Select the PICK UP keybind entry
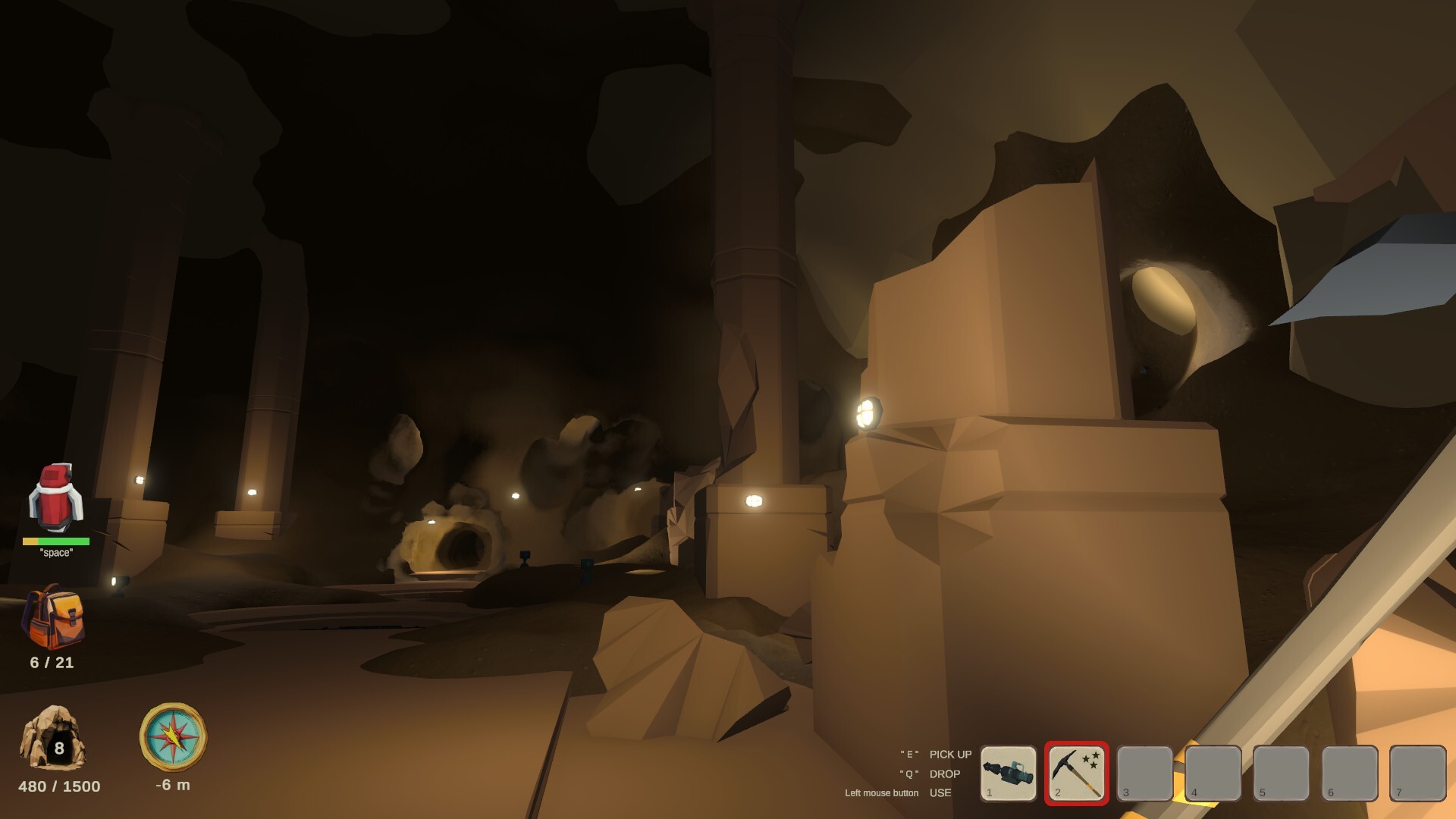Viewport: 1456px width, 819px height. click(949, 755)
